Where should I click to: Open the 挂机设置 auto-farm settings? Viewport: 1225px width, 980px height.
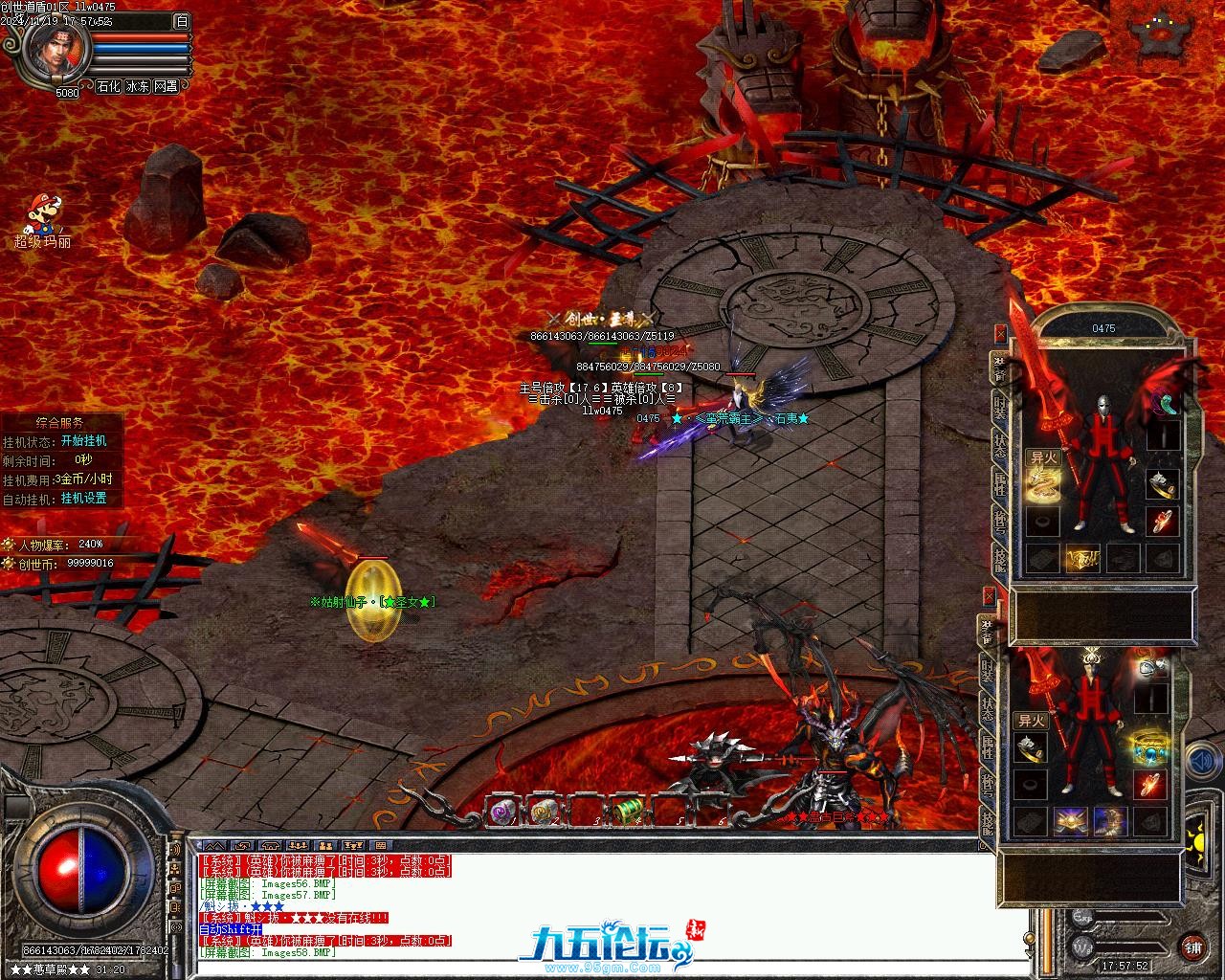[83, 499]
